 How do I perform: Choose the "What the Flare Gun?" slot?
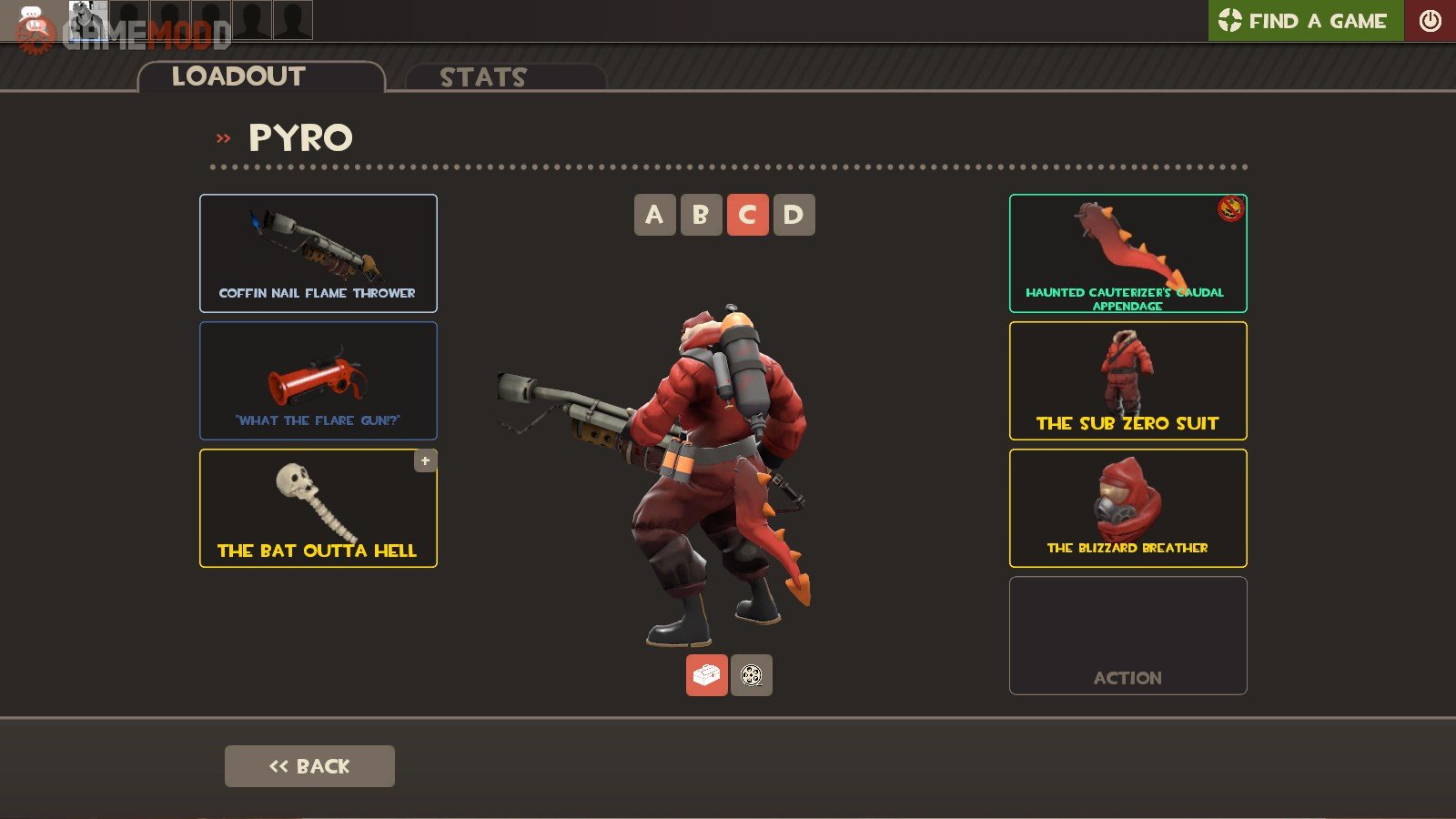click(318, 380)
